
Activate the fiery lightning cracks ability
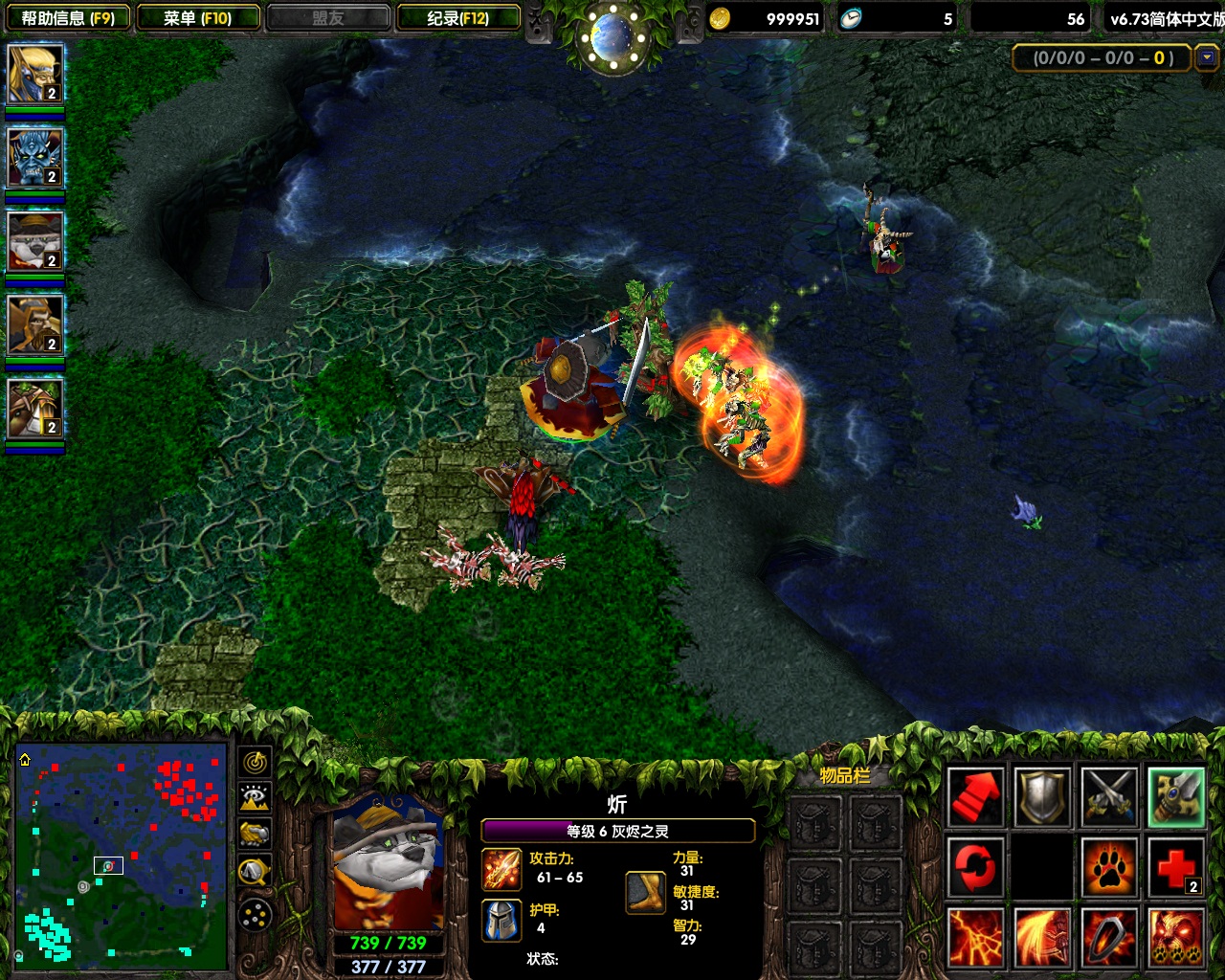pos(975,937)
